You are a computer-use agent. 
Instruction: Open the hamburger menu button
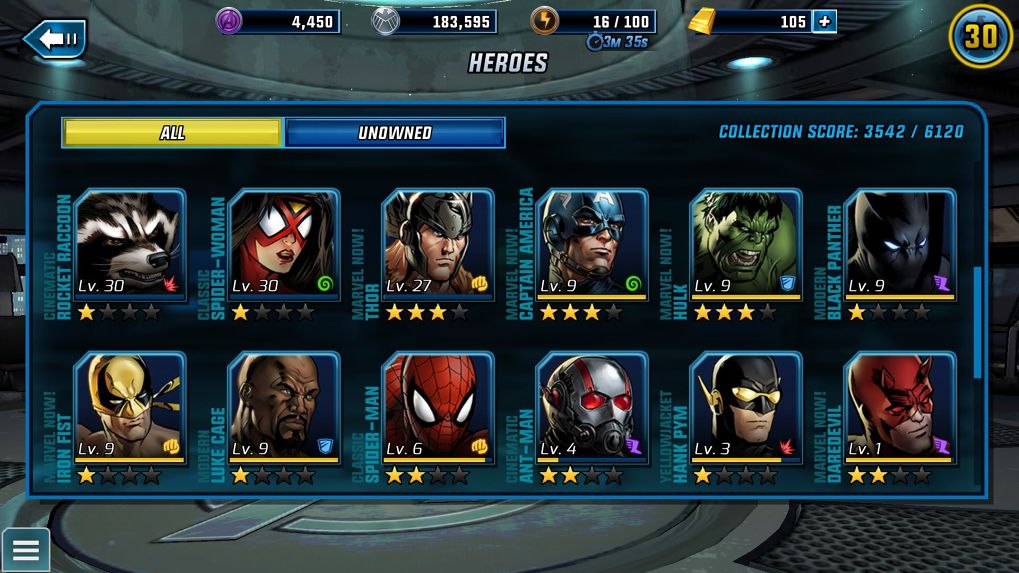[25, 549]
